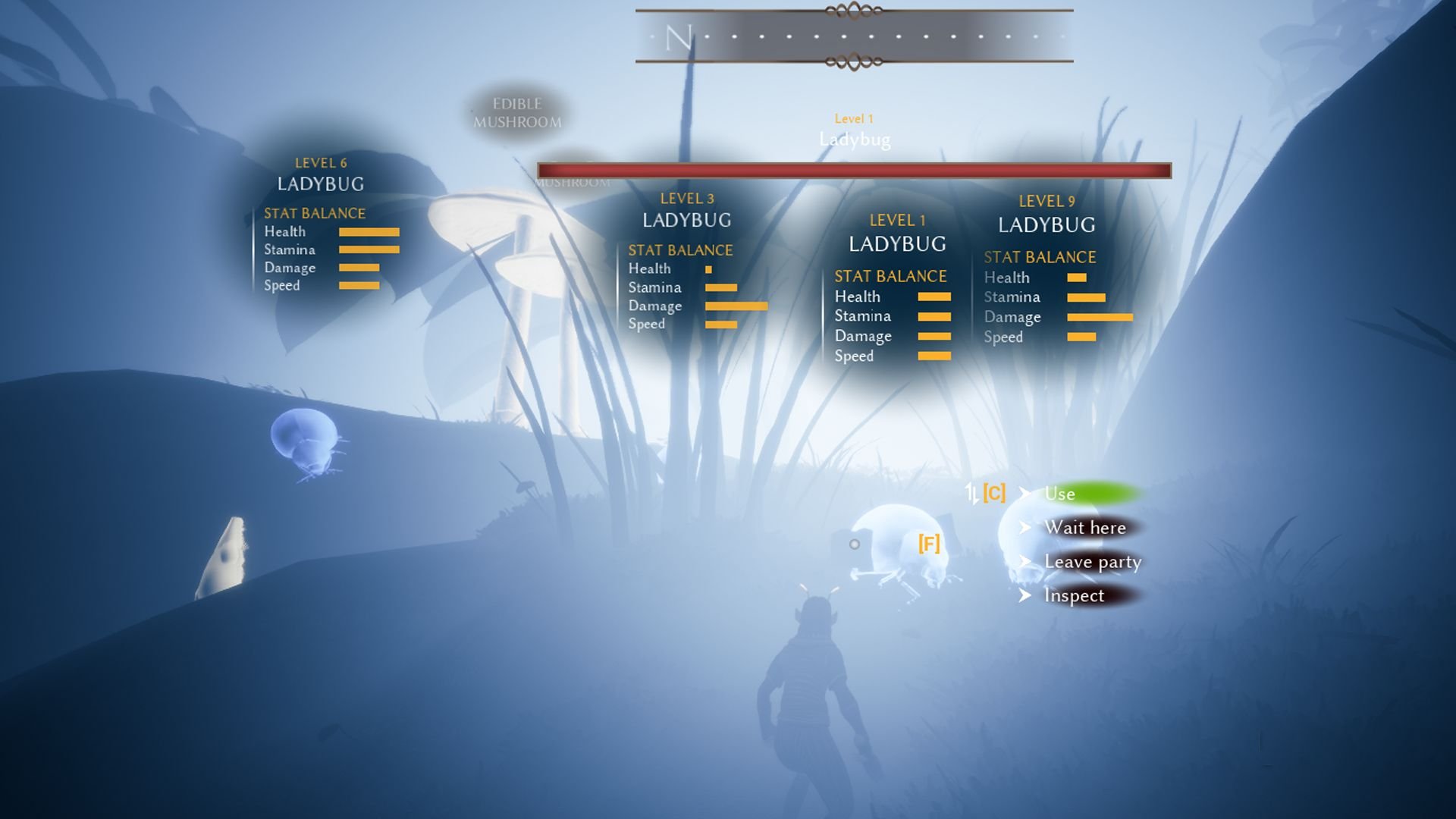
Task: Choose Leave party from the context menu
Action: [1093, 562]
